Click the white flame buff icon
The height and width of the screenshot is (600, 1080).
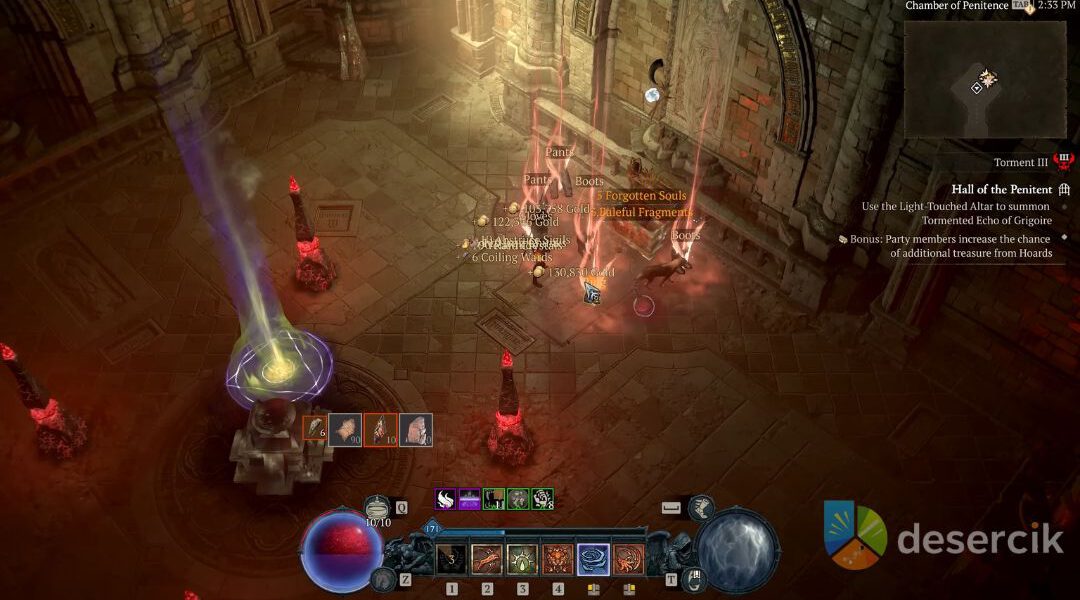coord(446,499)
